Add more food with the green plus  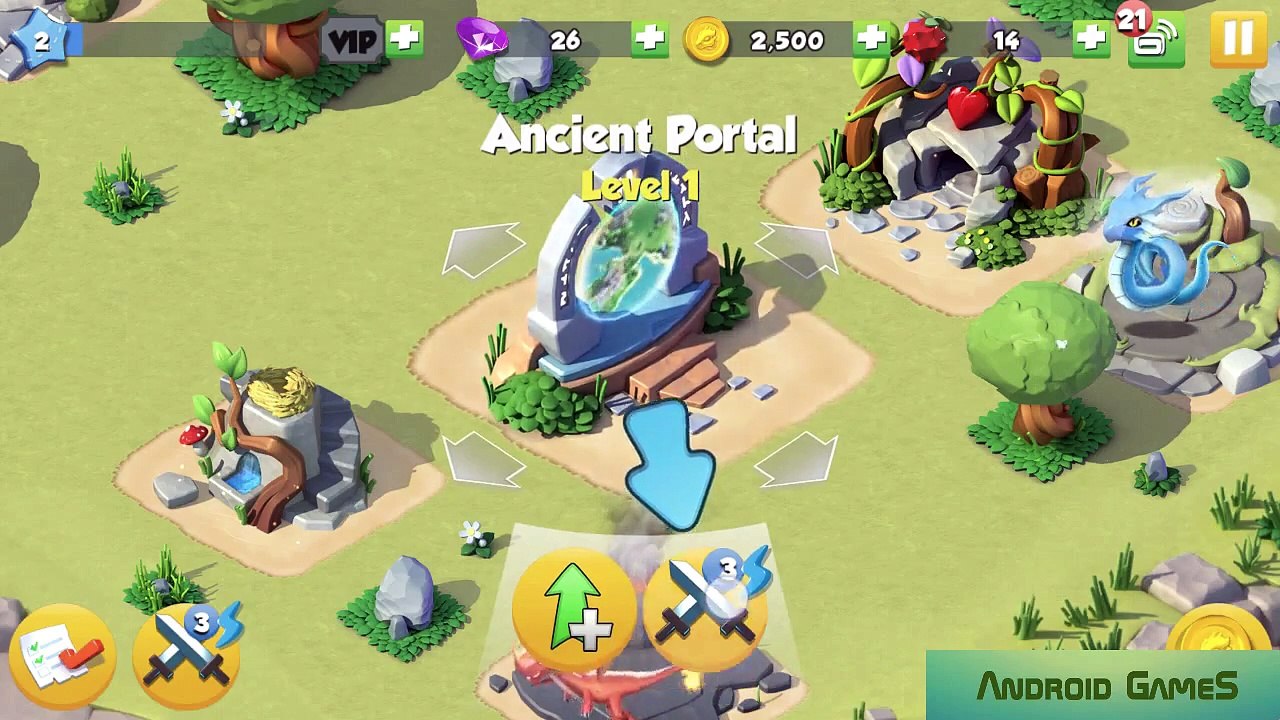(x=1090, y=39)
